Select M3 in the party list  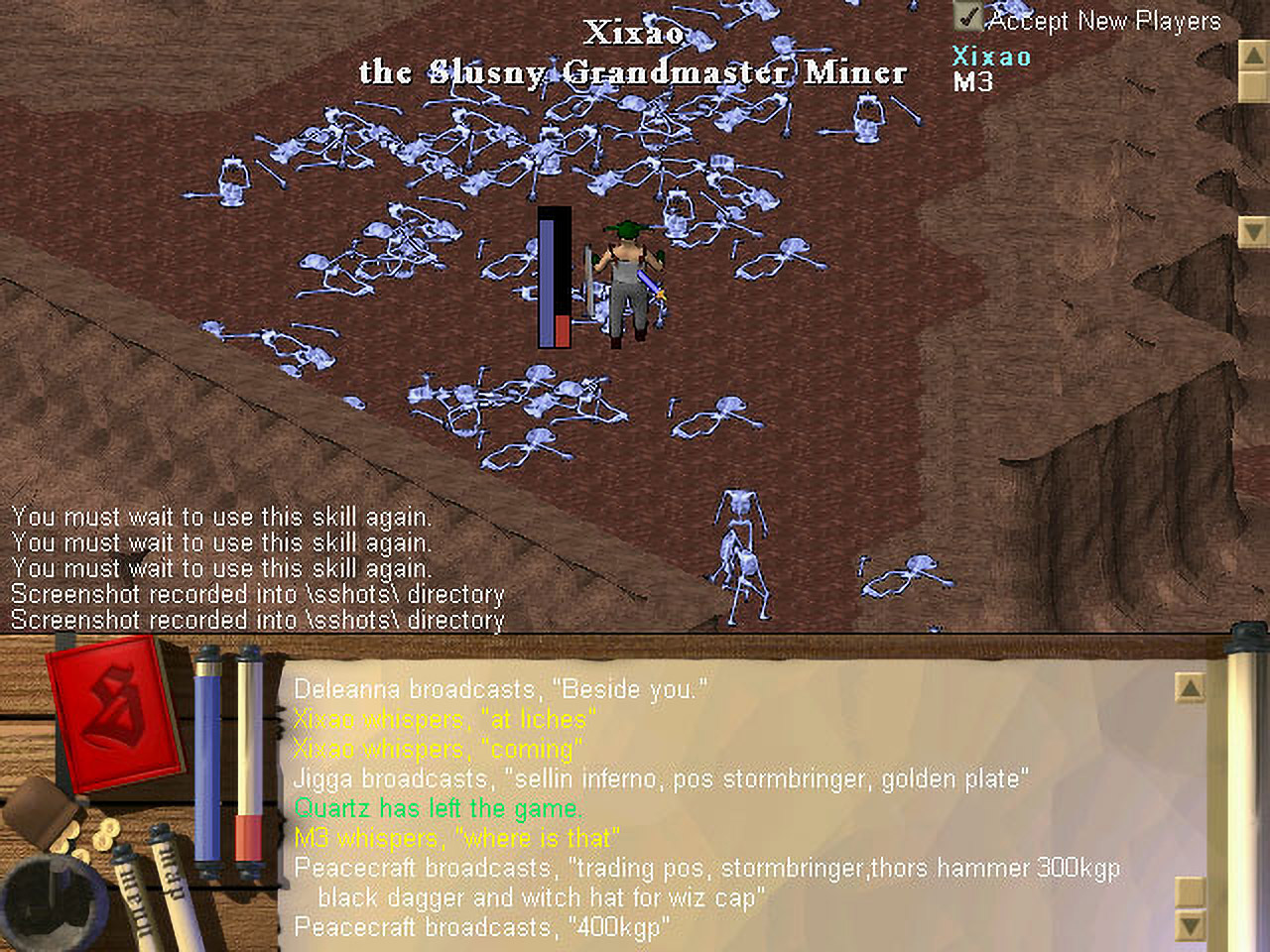pos(972,81)
